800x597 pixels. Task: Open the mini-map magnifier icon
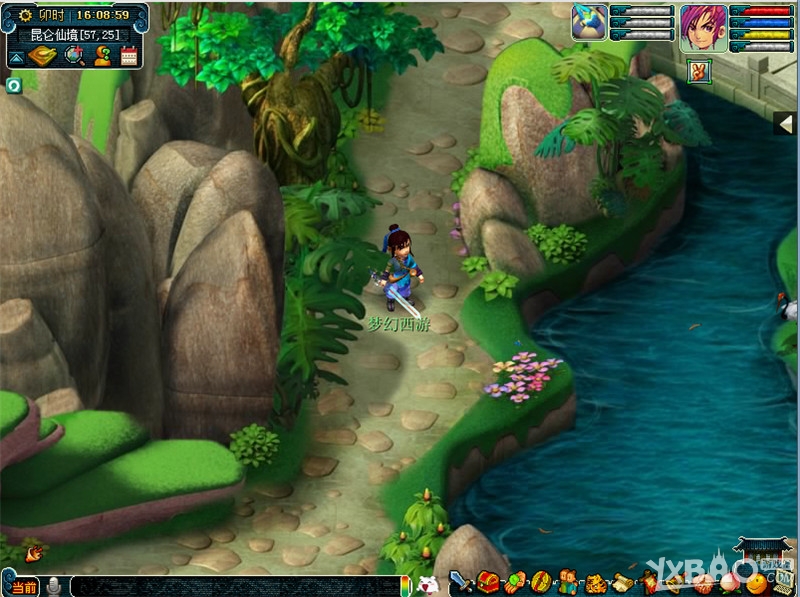tap(74, 56)
